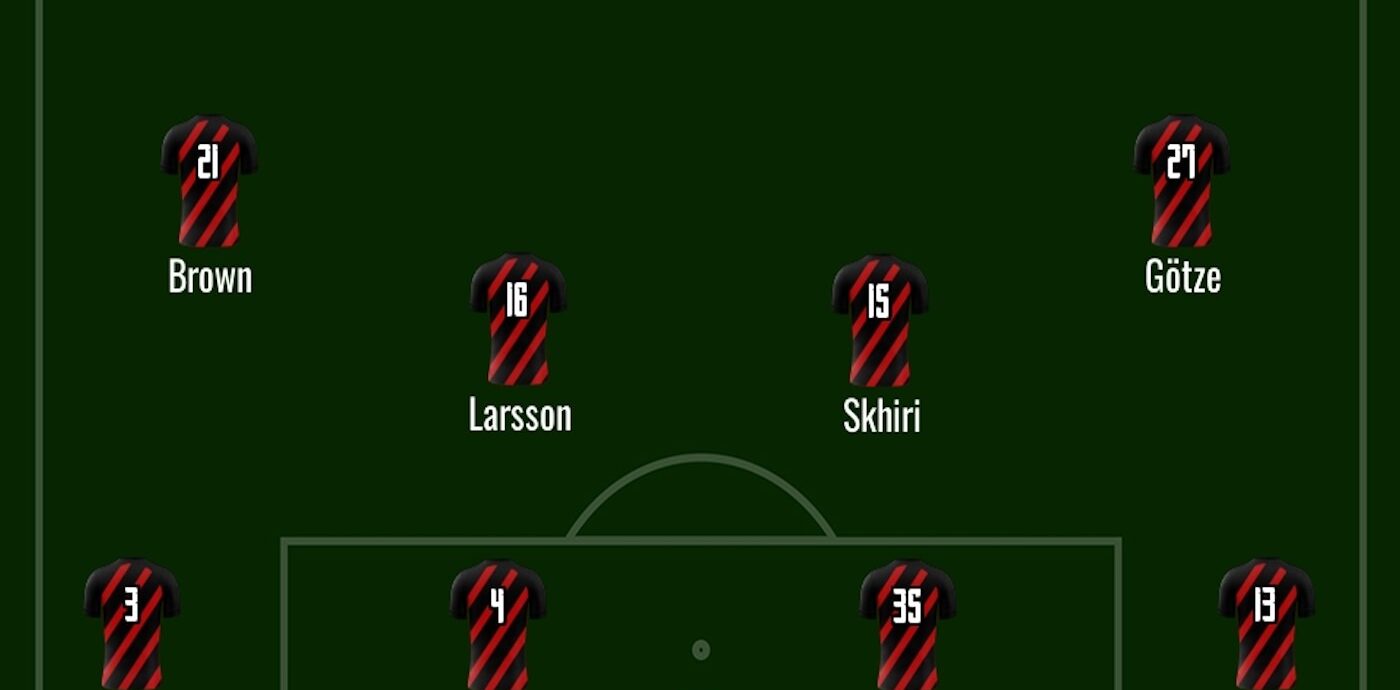
Task: Choose Götze's number 27 shirt
Action: click(x=1181, y=181)
